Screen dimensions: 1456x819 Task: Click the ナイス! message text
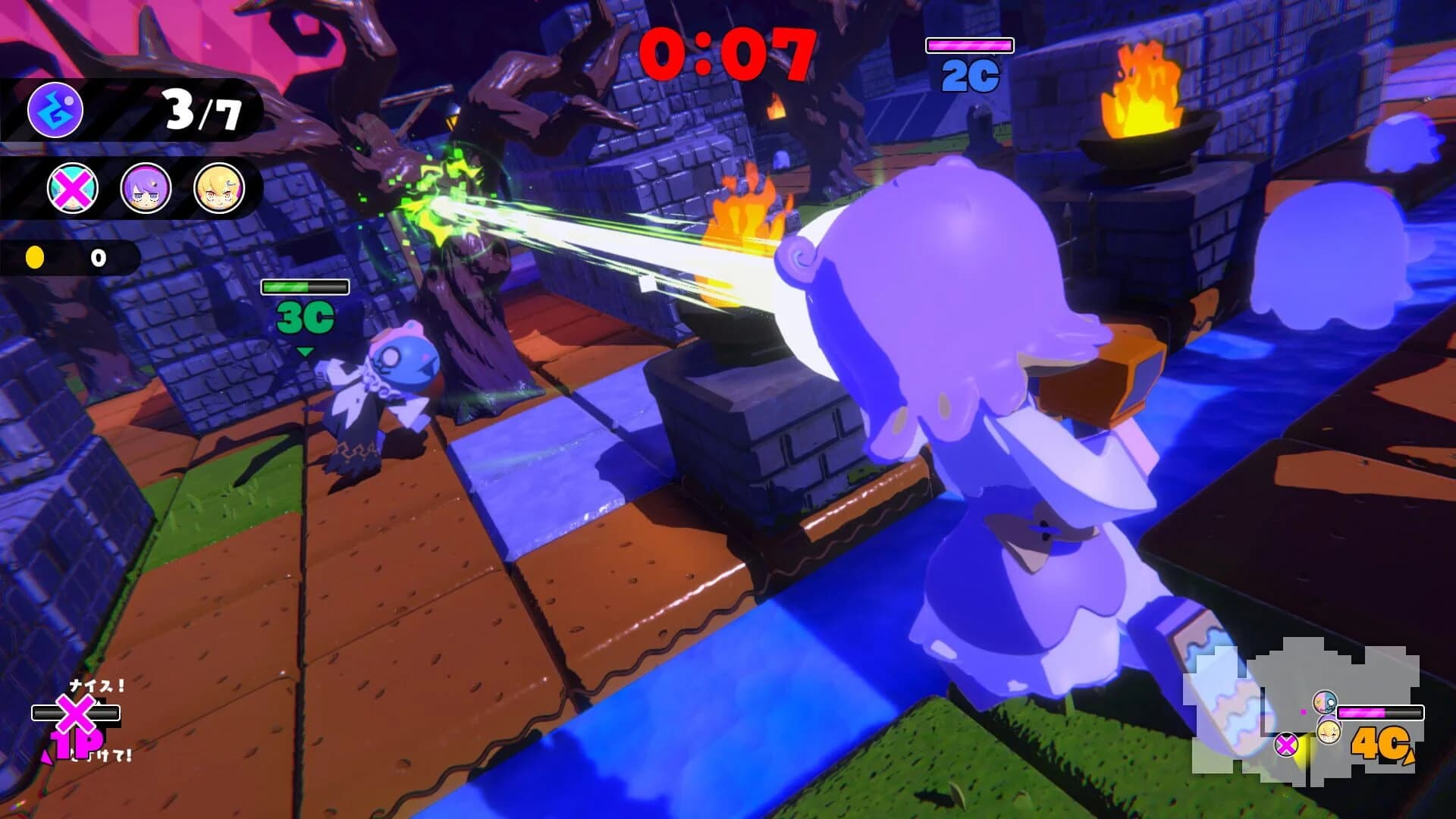(x=96, y=686)
